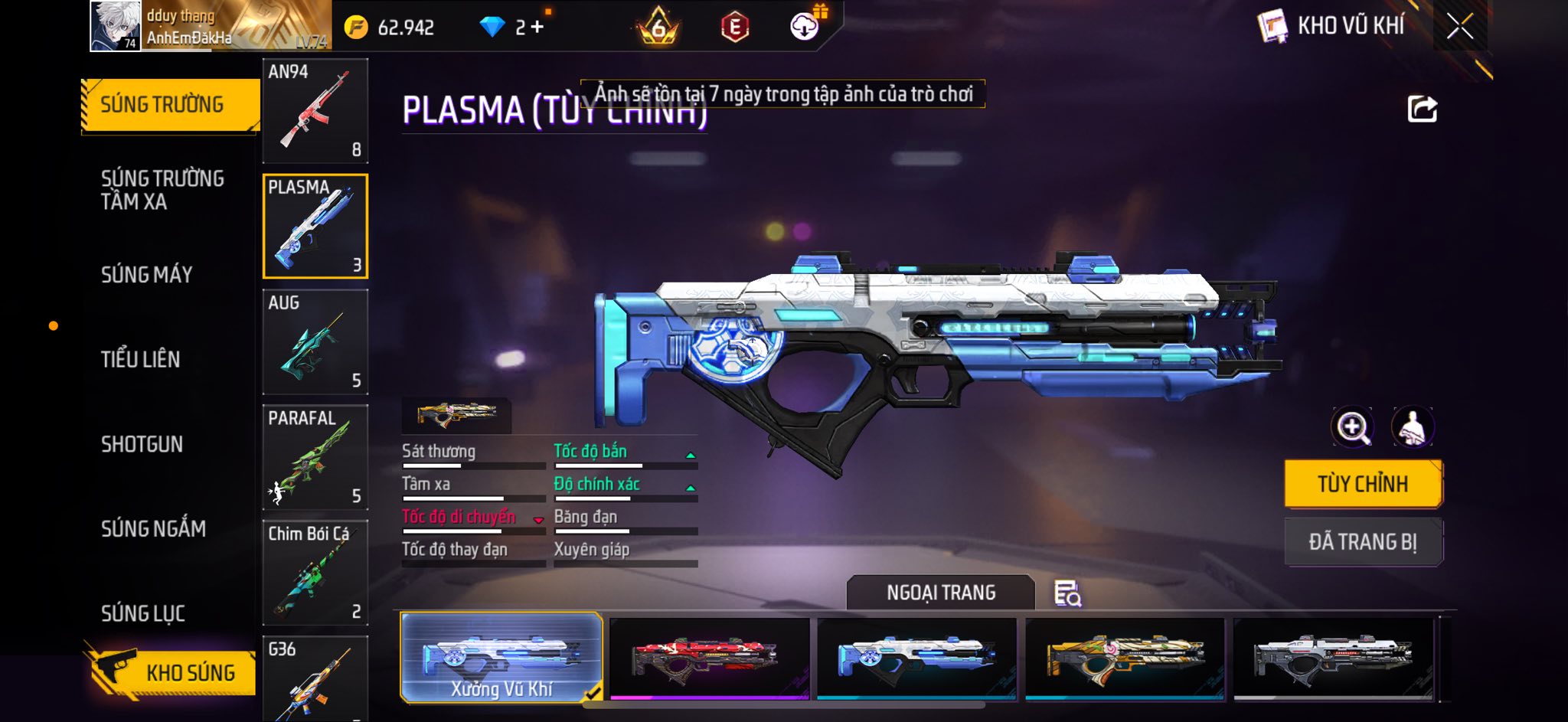Choose the PARAFAL weapon tile
The height and width of the screenshot is (722, 1568).
[315, 457]
